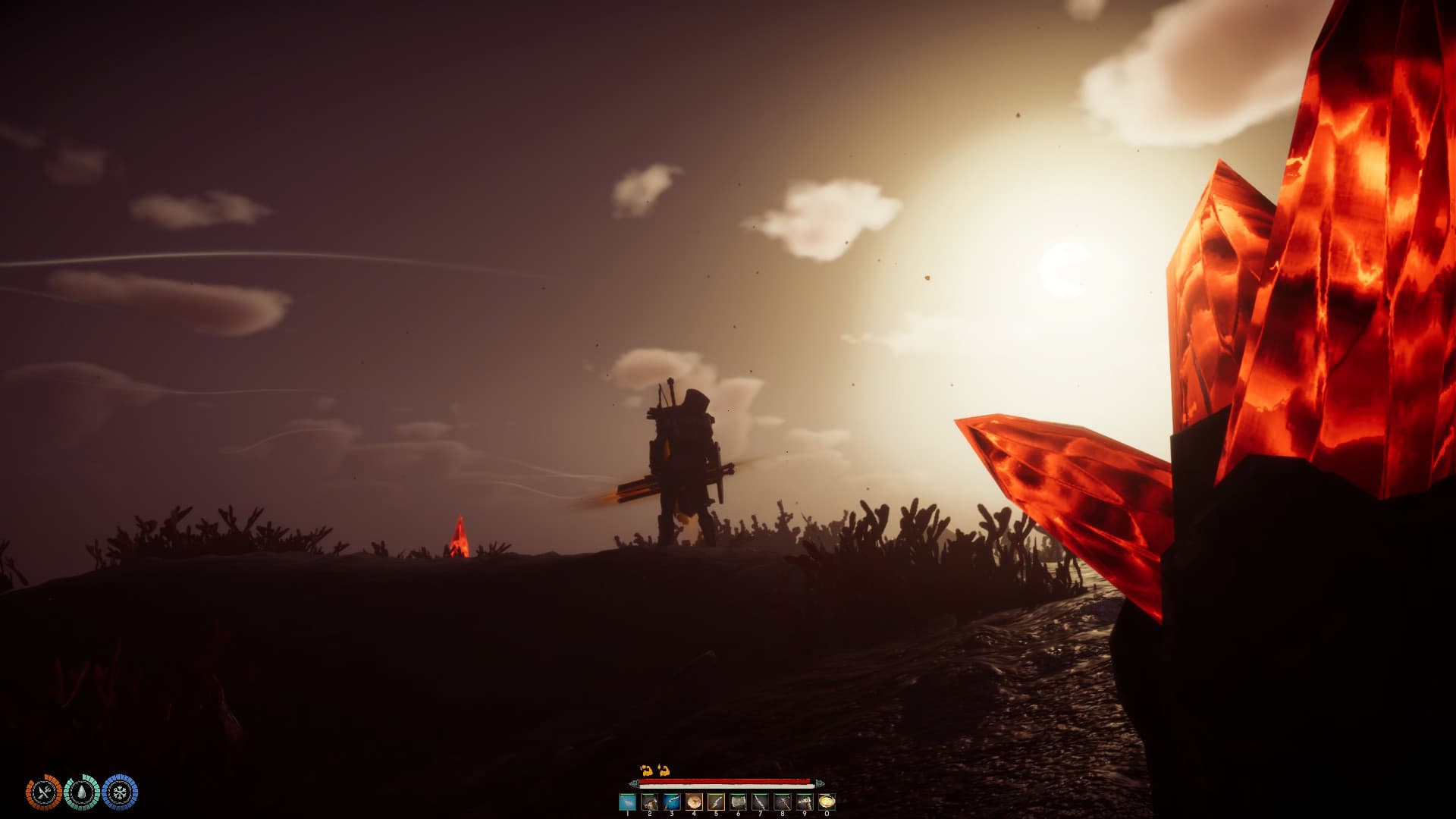Equip the long curved weapon in hotbar slot 7

761,802
